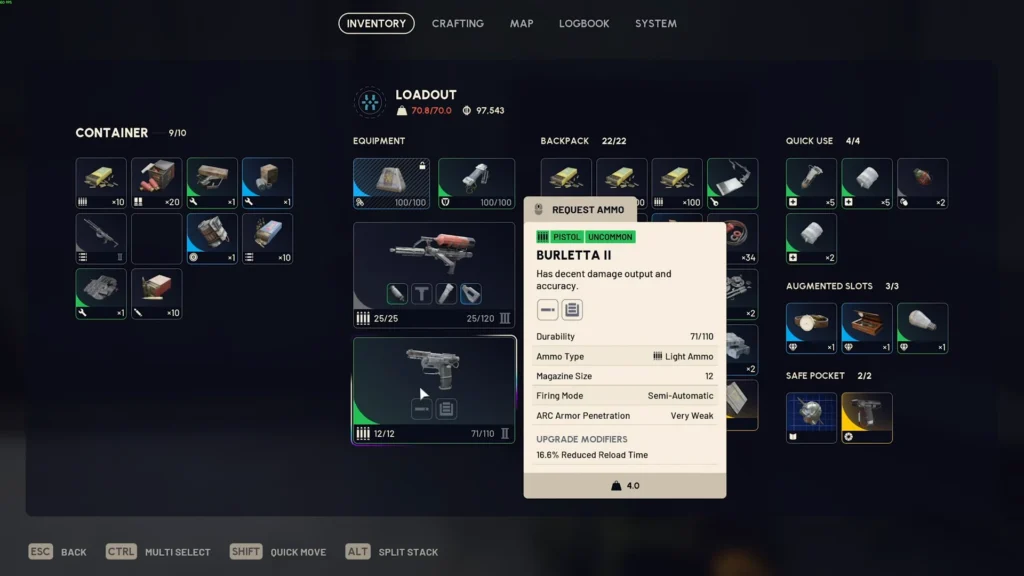Viewport: 1024px width, 576px height.
Task: Select the Inventory tab
Action: coord(376,23)
